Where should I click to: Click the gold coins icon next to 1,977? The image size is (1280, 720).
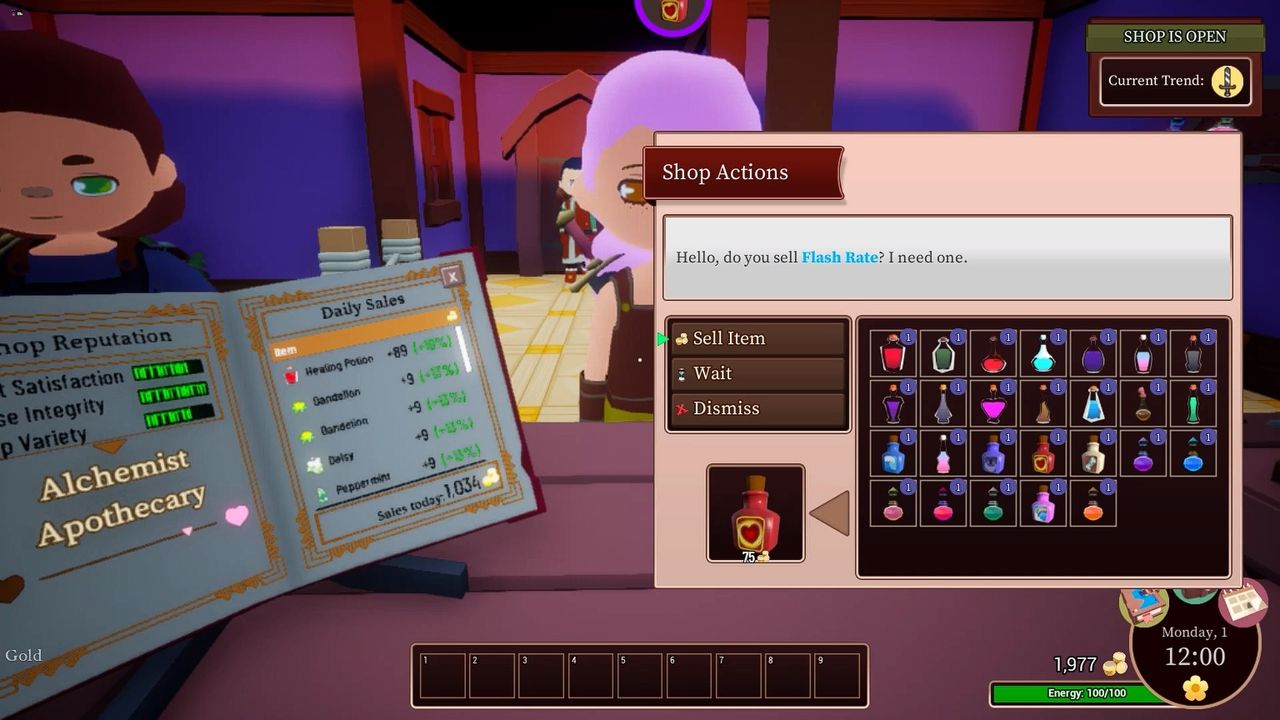(x=1115, y=662)
